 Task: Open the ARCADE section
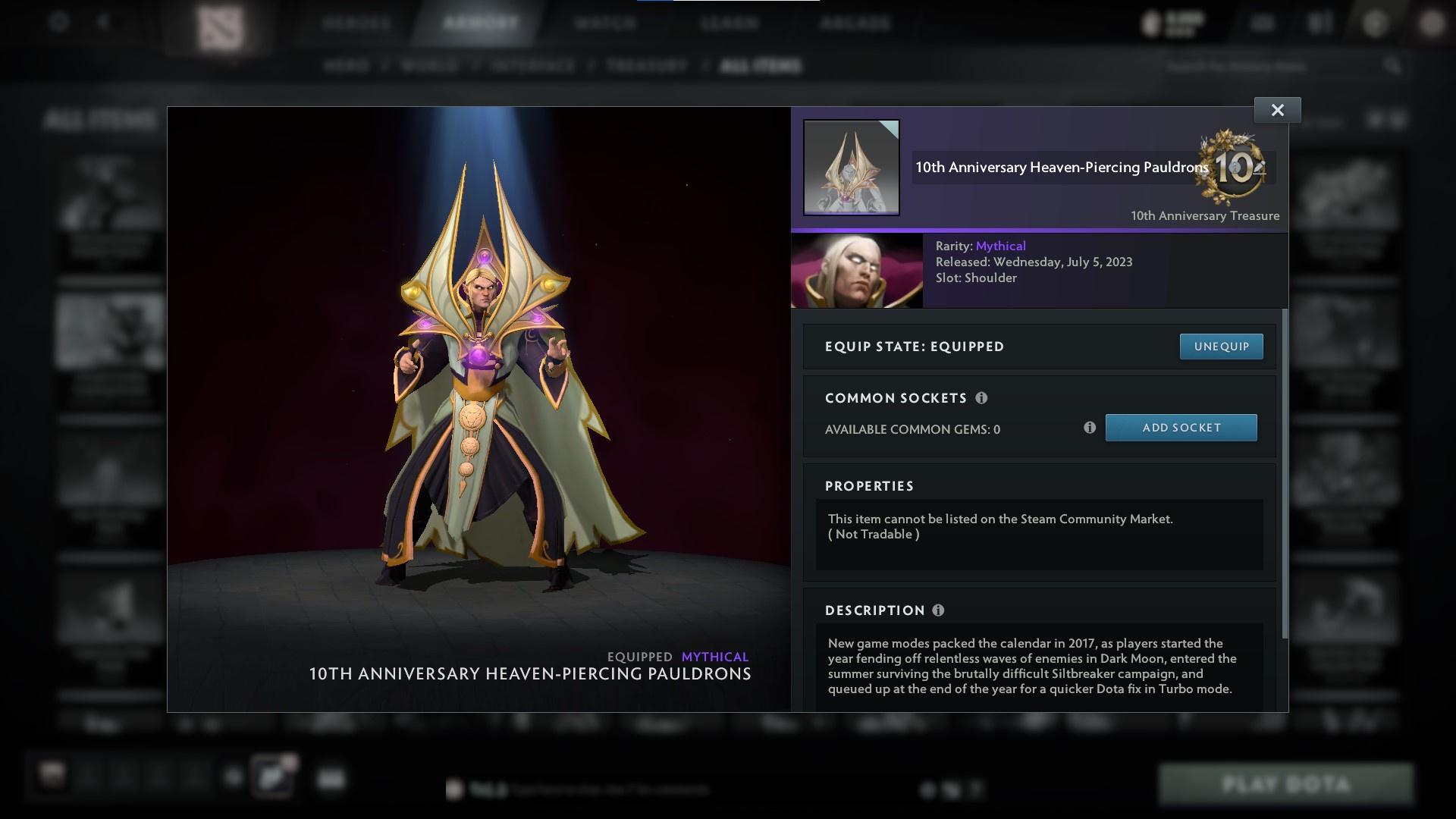coord(855,23)
